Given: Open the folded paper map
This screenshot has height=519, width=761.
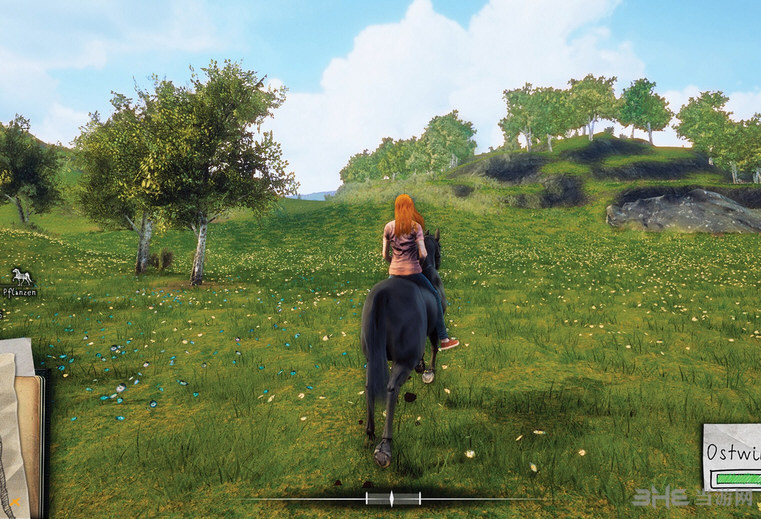Looking at the screenshot, I should coord(12,428).
